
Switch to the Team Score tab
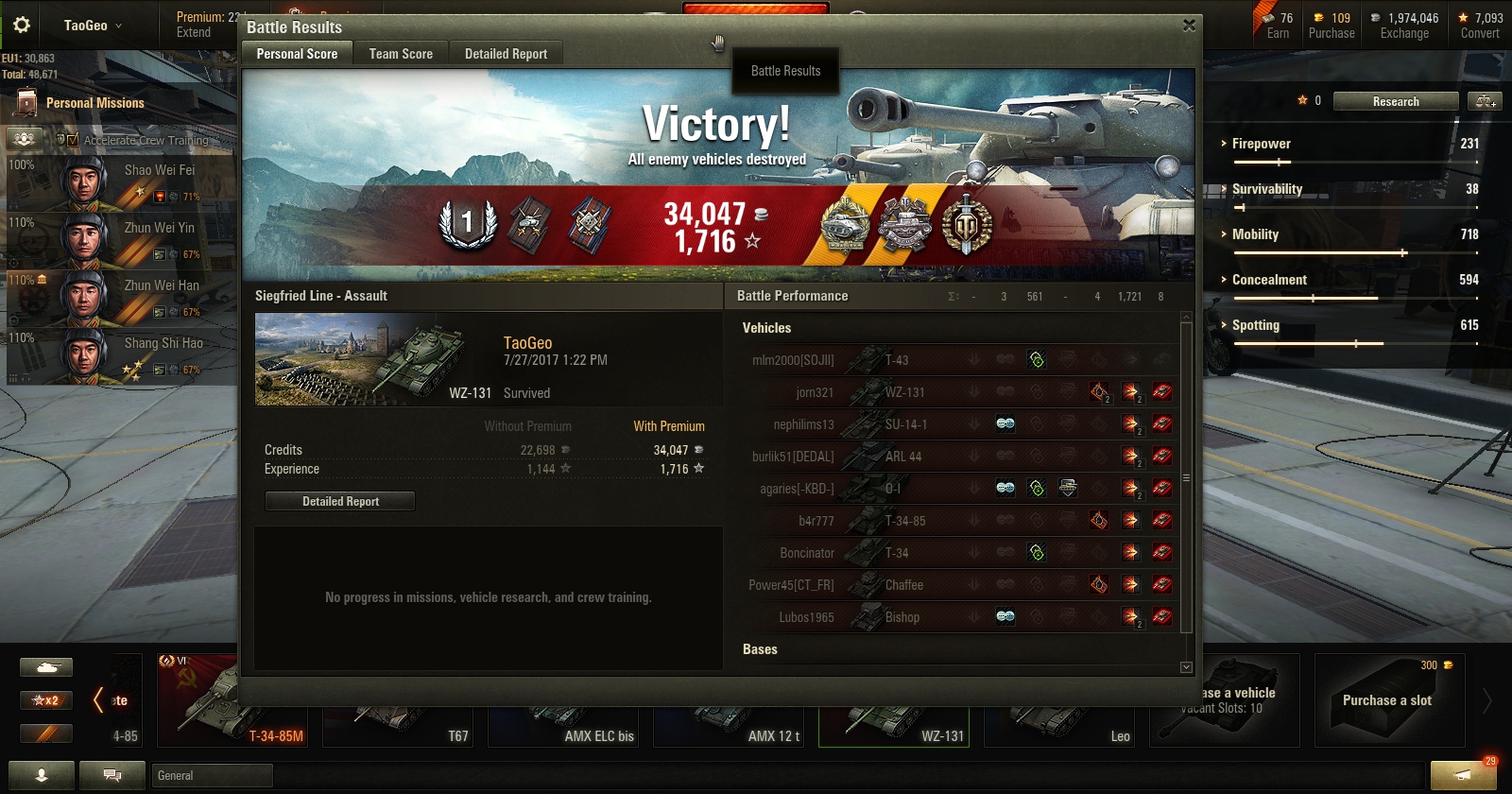pos(401,54)
